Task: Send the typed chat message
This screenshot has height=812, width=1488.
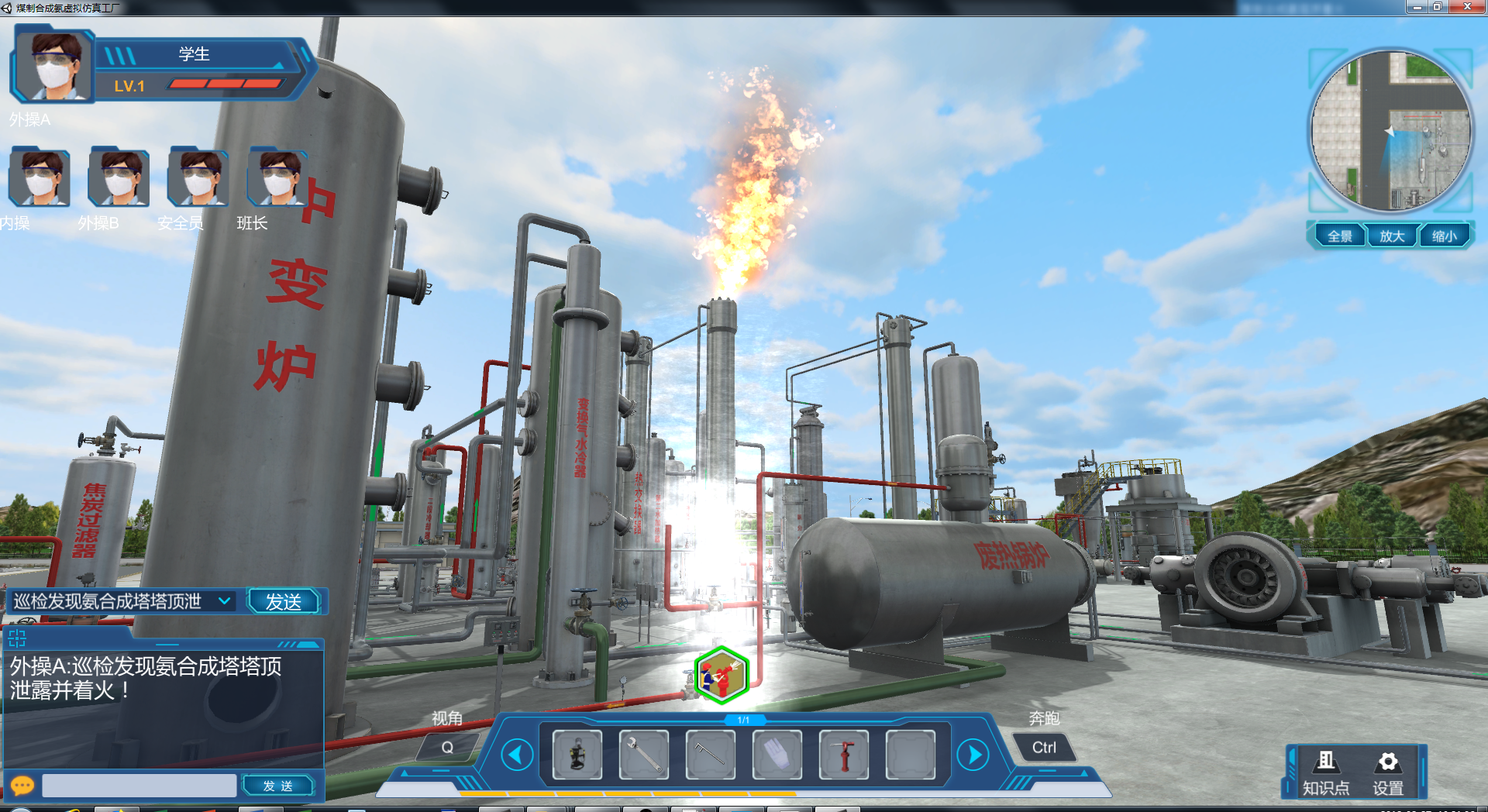Action: coord(278,786)
